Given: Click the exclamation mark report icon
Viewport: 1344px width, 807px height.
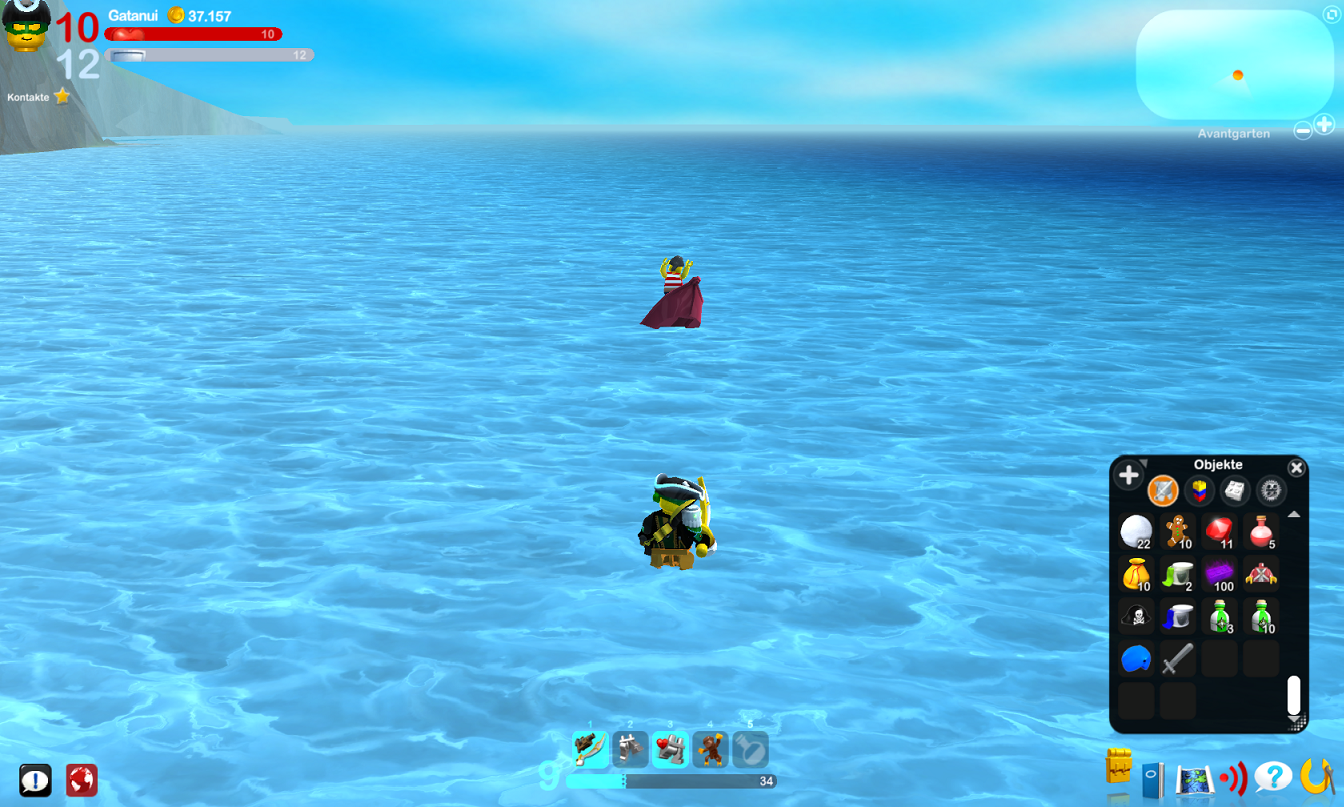Looking at the screenshot, I should pyautogui.click(x=37, y=781).
